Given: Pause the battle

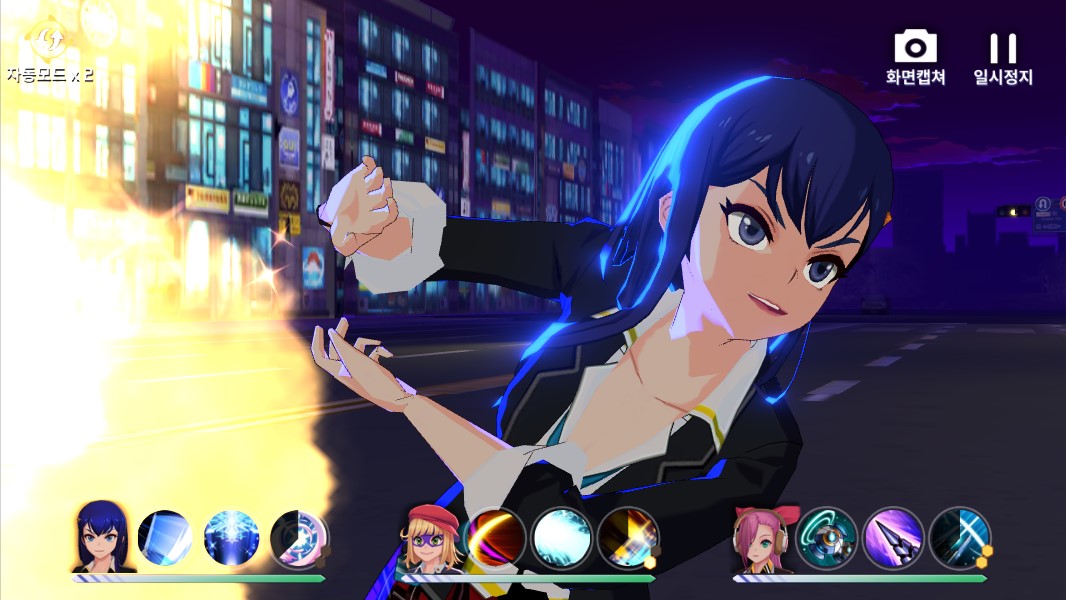Looking at the screenshot, I should 1002,56.
